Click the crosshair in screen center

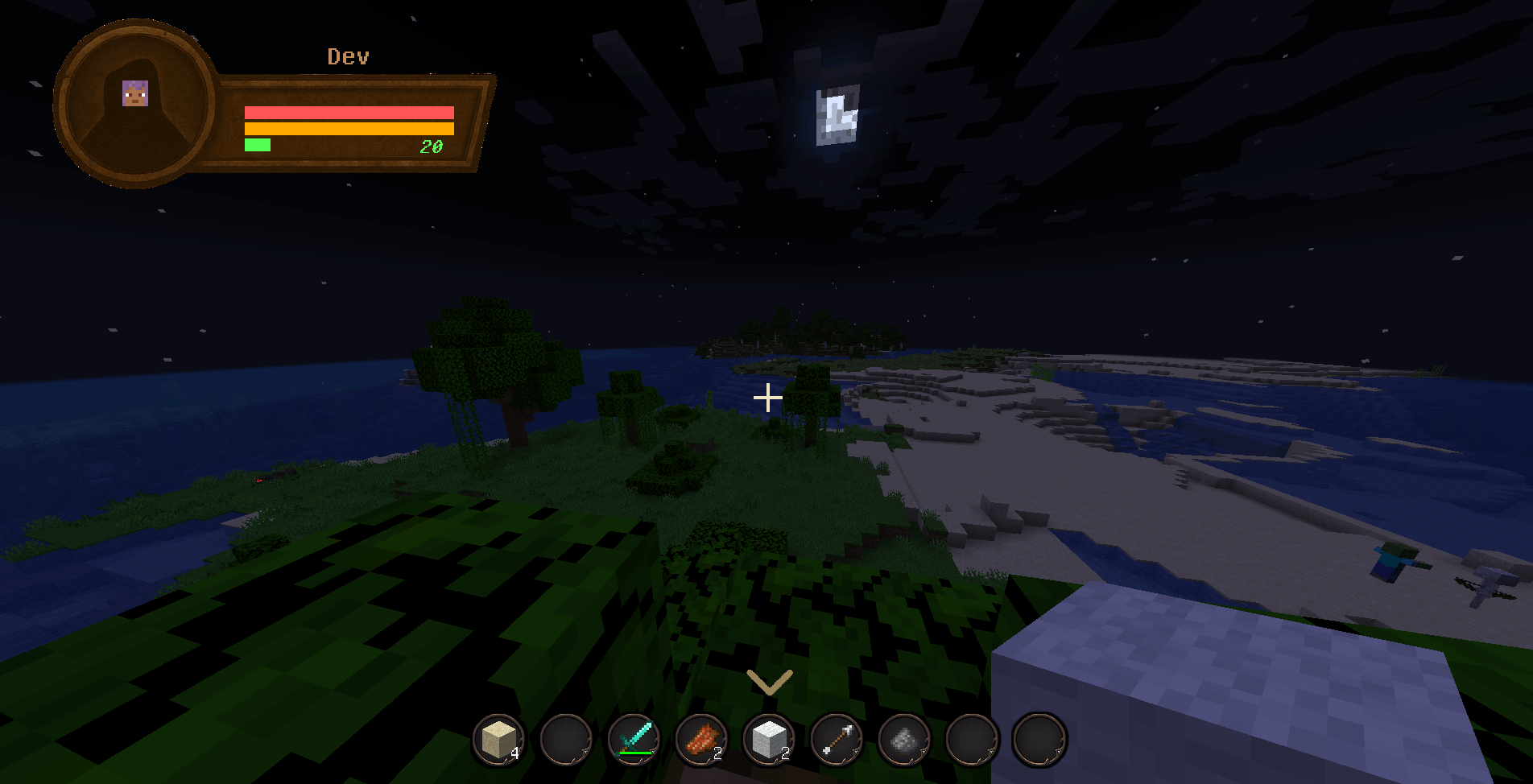769,396
